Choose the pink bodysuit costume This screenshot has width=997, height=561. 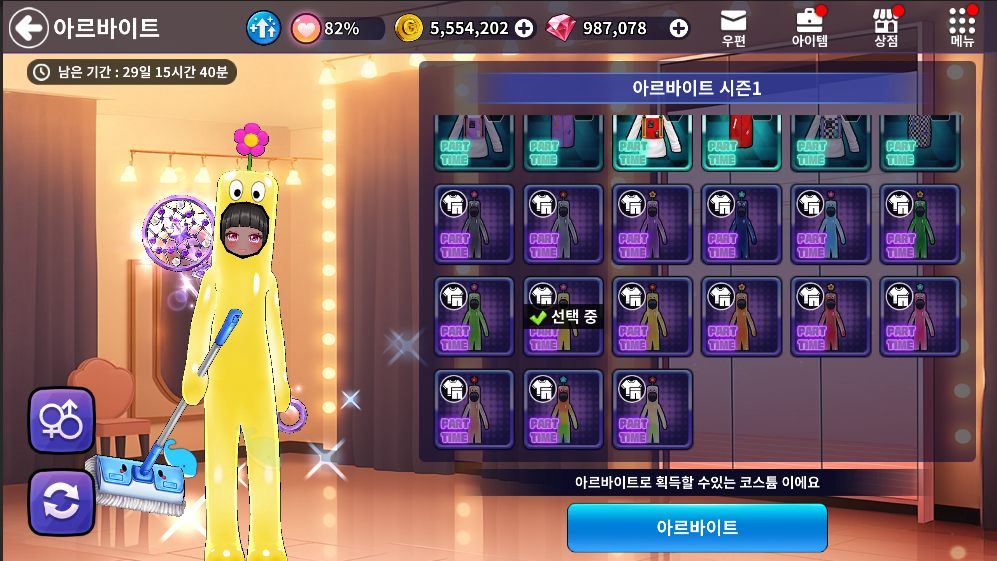[919, 317]
